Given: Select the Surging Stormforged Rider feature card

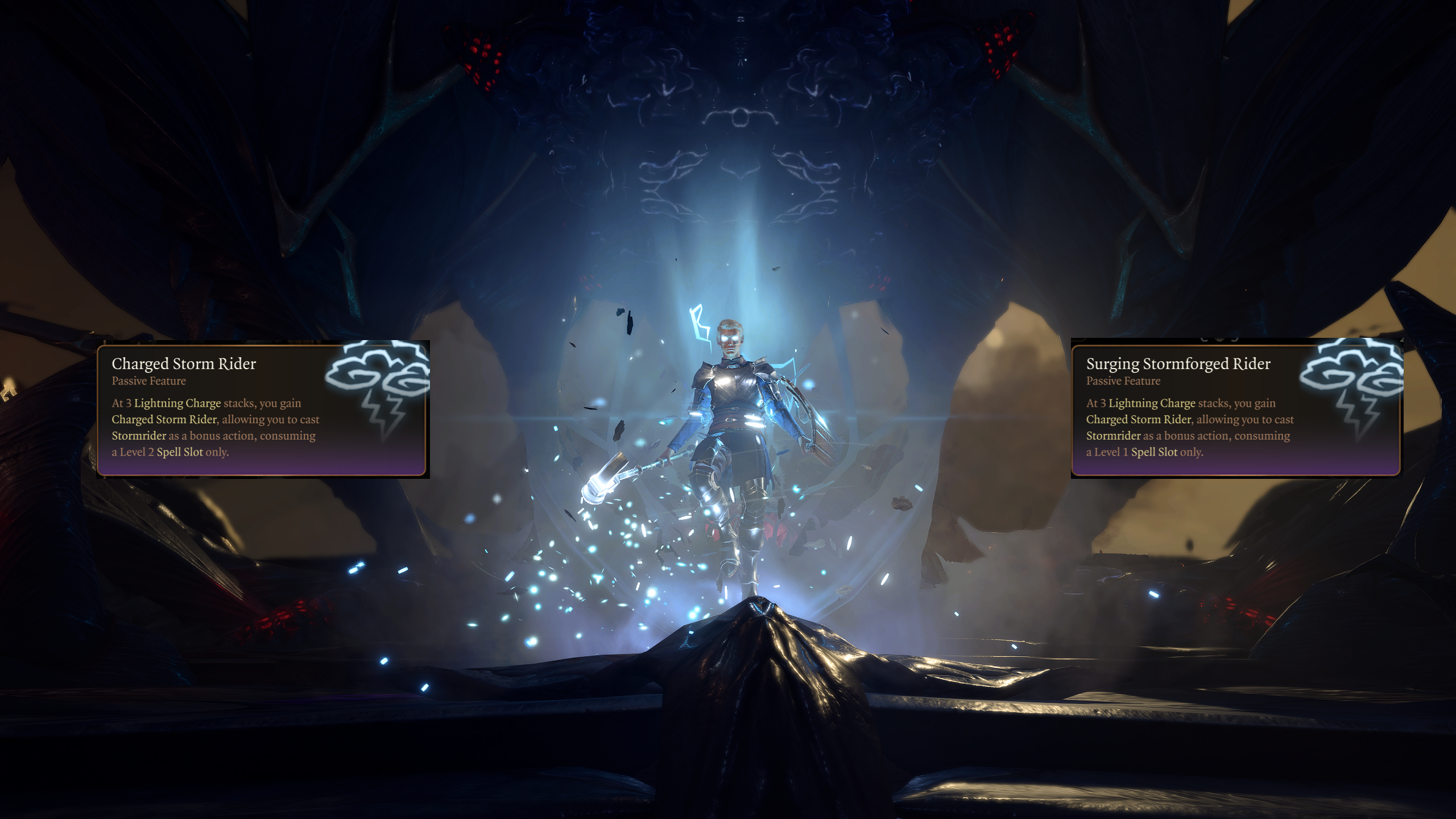Looking at the screenshot, I should [1235, 409].
